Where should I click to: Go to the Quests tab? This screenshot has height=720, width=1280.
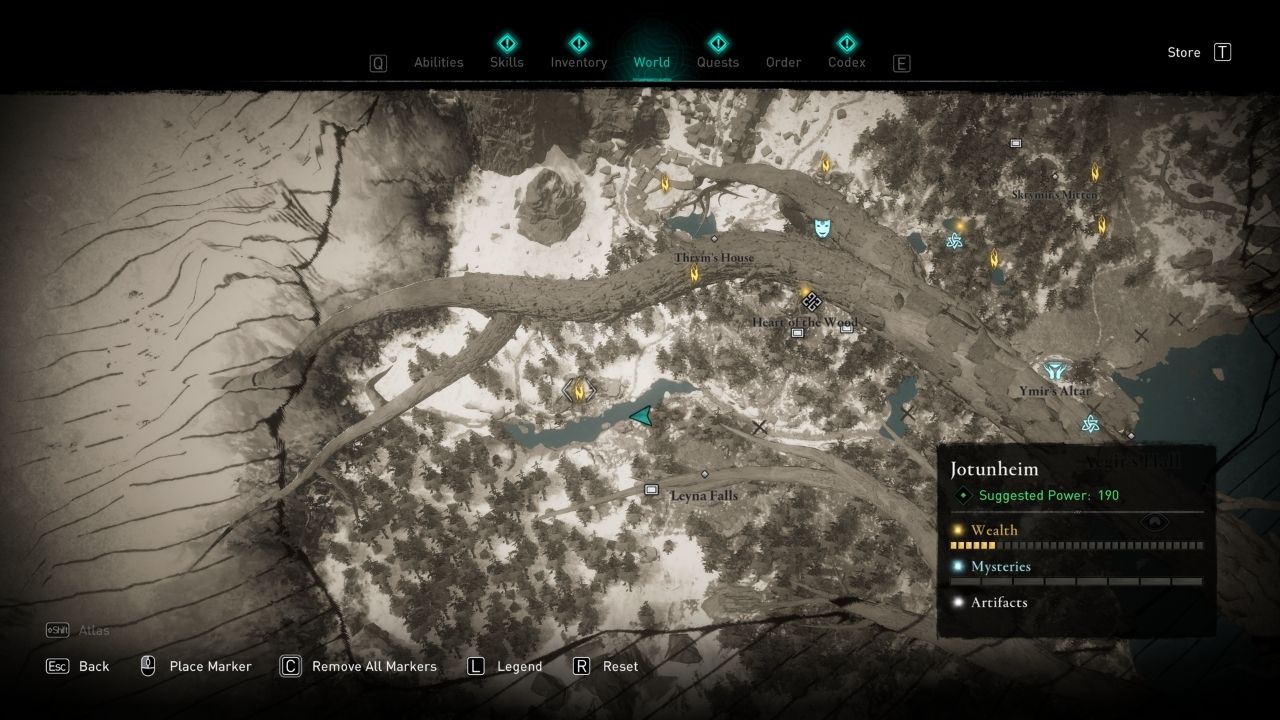(x=718, y=62)
